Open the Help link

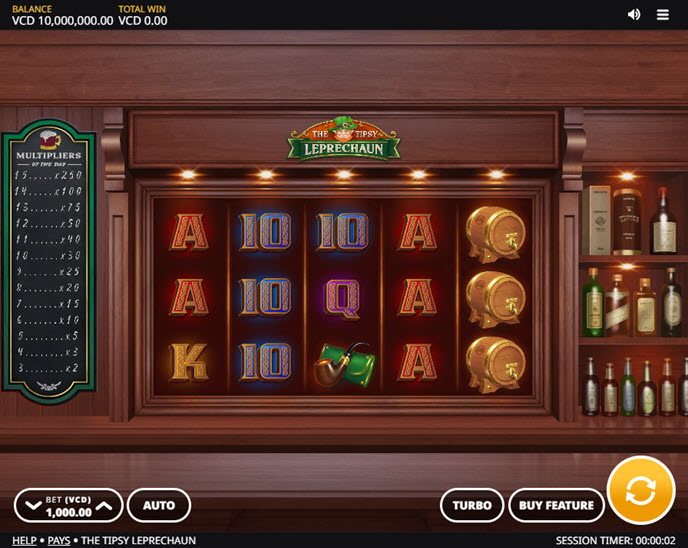(24, 540)
